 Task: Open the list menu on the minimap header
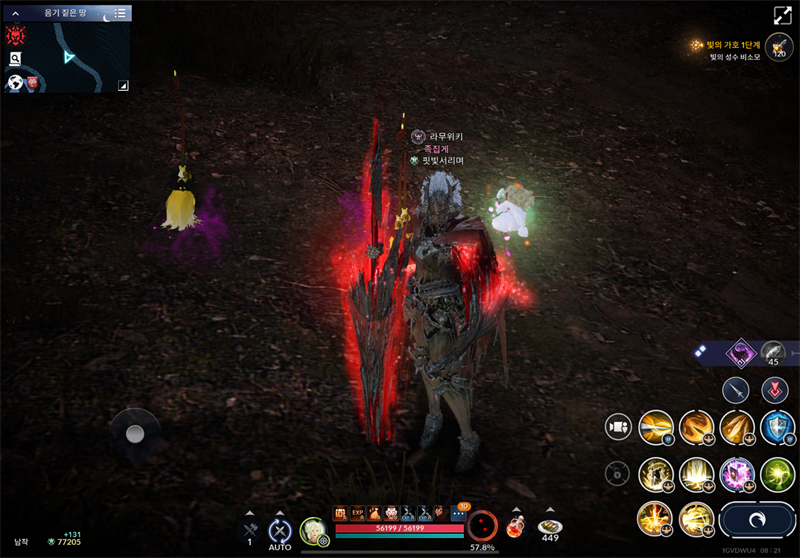coord(120,13)
